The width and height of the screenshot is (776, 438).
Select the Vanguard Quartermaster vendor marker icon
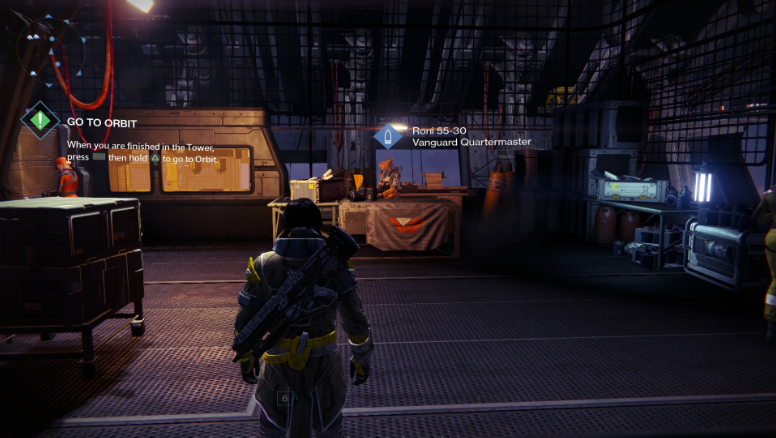388,136
